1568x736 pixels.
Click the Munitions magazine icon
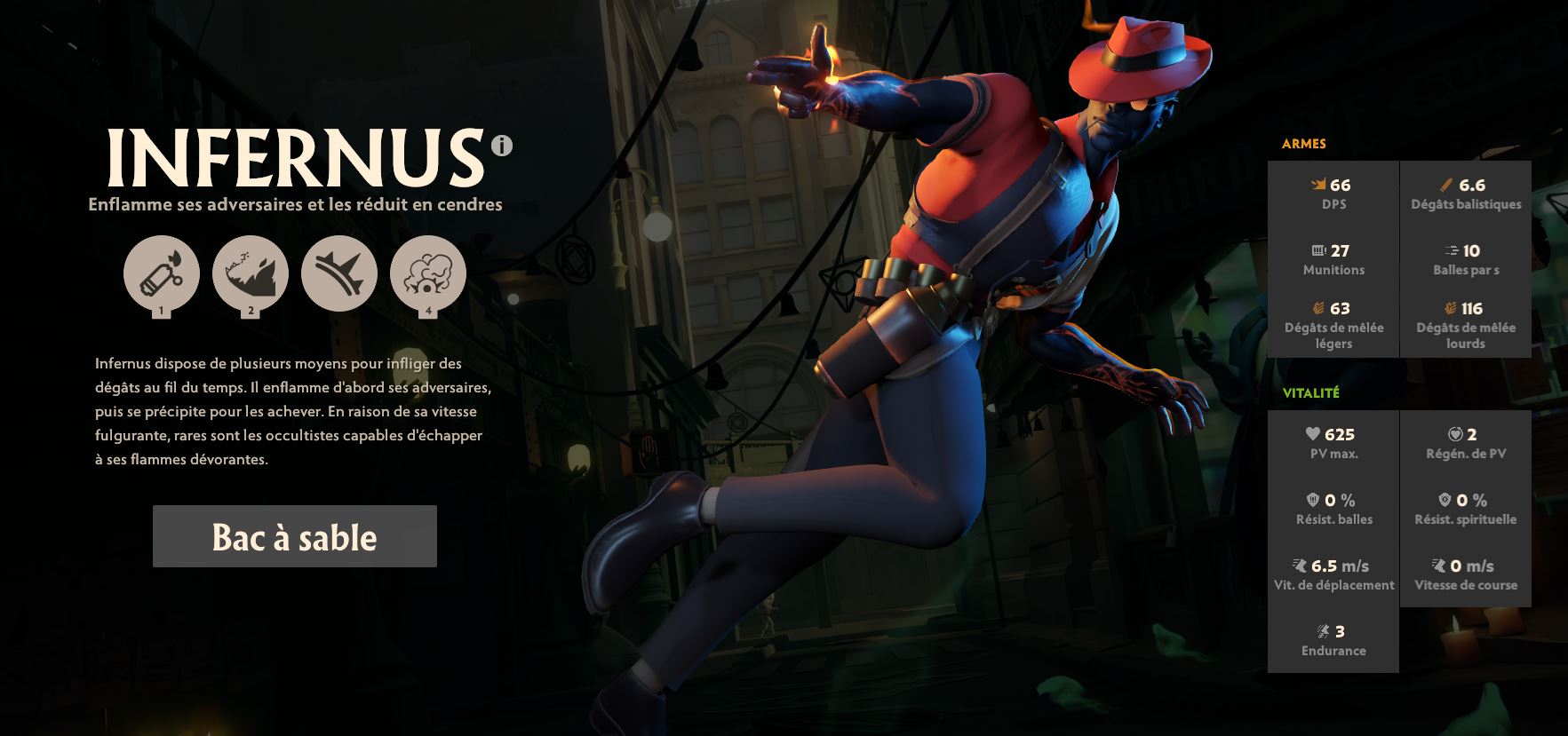tap(1317, 249)
